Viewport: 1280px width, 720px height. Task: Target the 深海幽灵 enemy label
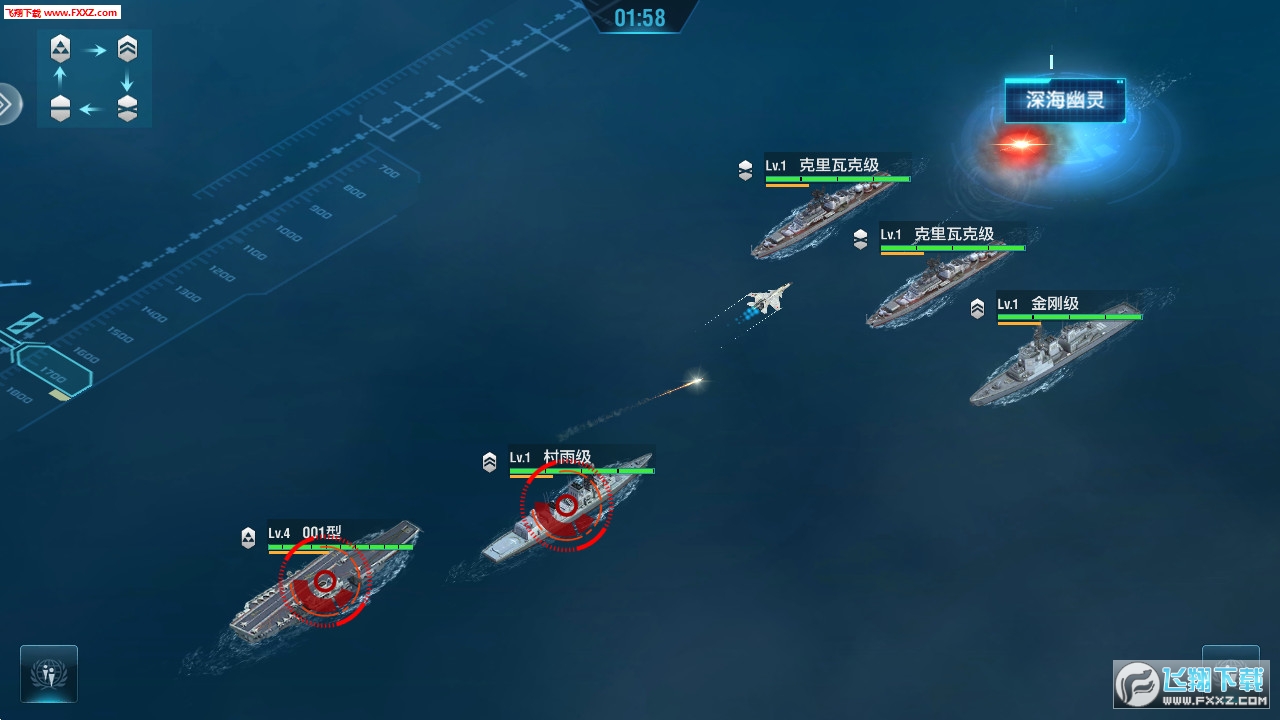coord(1064,100)
